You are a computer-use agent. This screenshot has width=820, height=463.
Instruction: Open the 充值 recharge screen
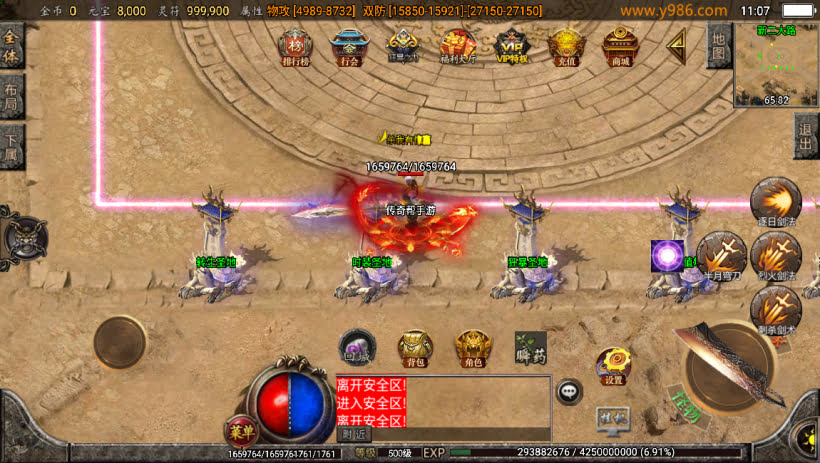(567, 47)
